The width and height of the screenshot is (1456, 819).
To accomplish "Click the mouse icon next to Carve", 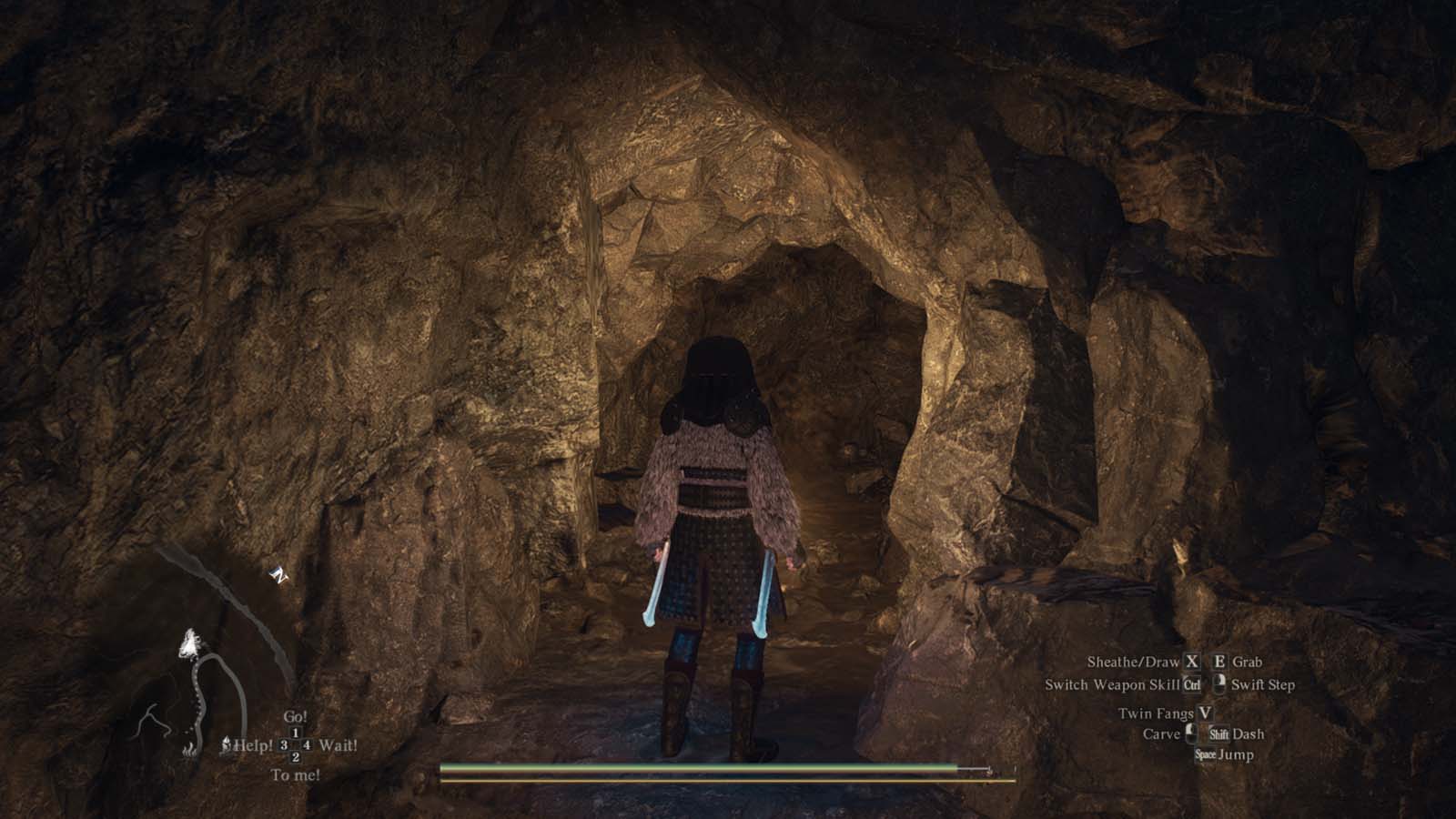I will [1191, 733].
